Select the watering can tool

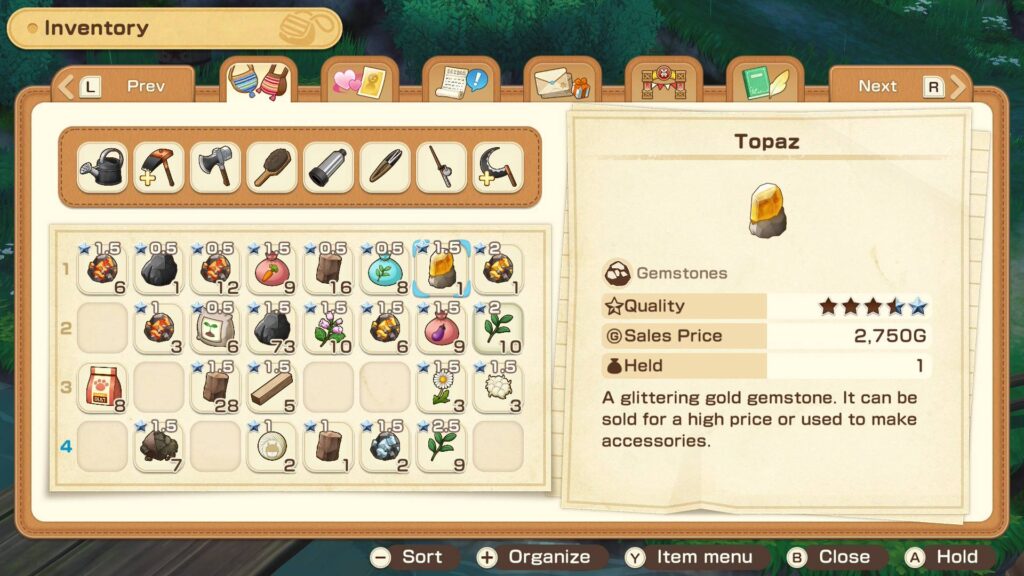102,167
